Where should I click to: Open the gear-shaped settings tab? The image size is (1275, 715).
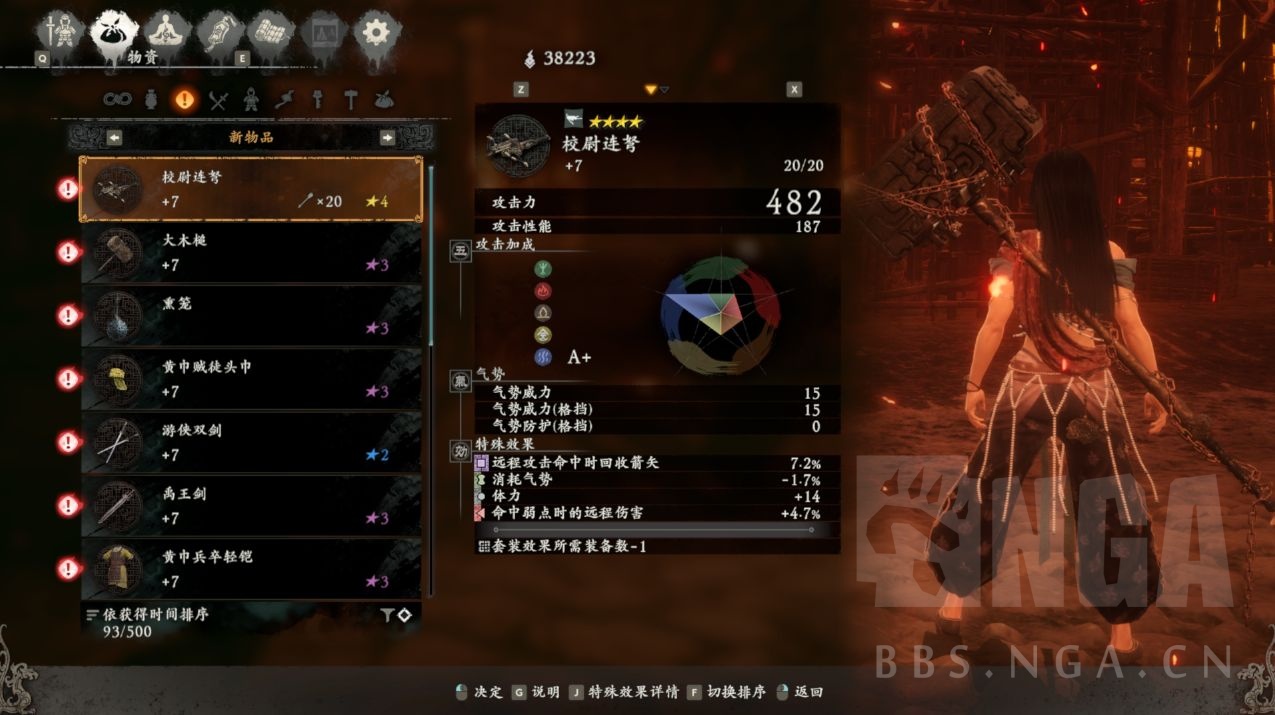[376, 31]
